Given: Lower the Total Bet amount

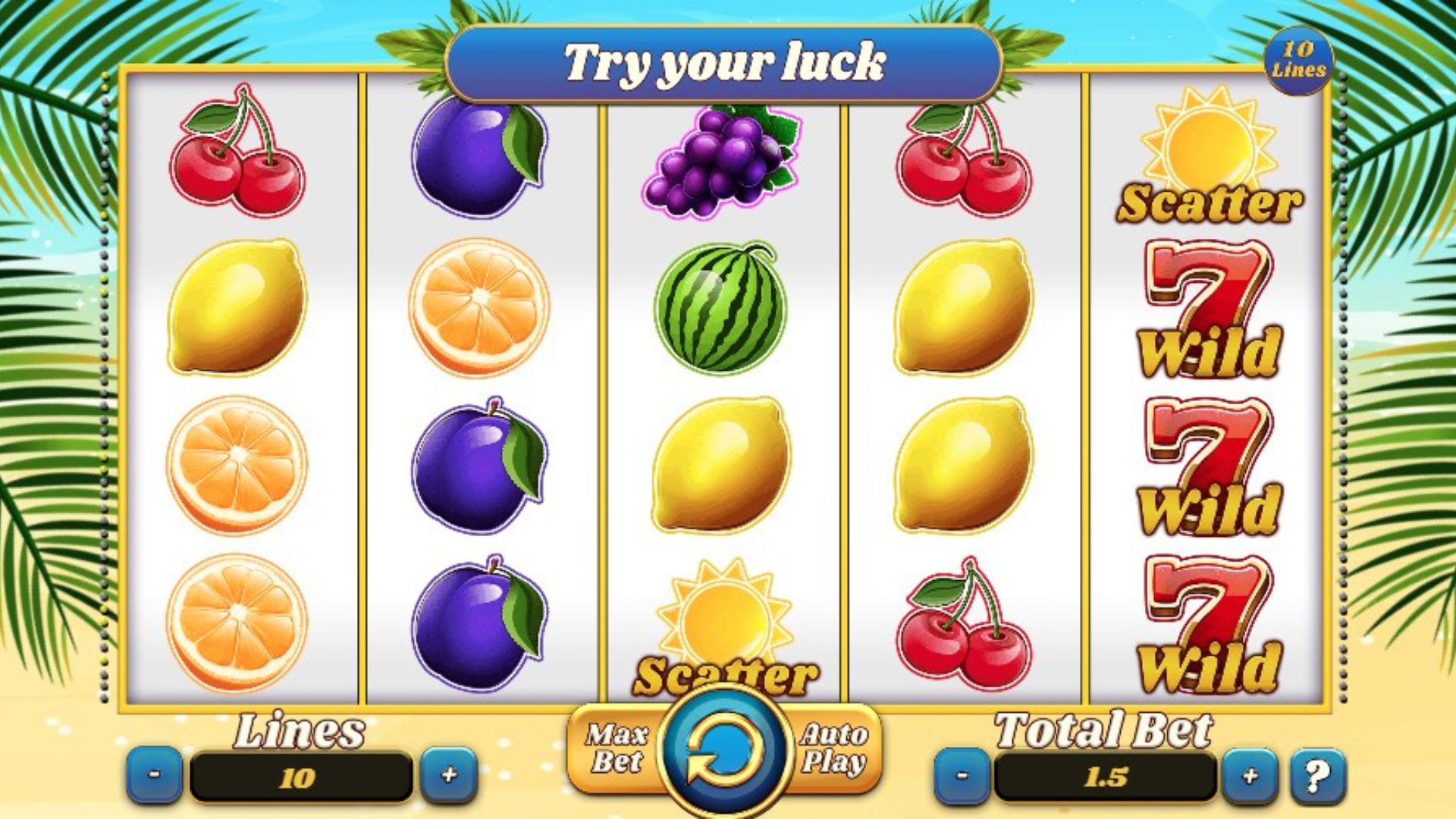Looking at the screenshot, I should point(962,776).
